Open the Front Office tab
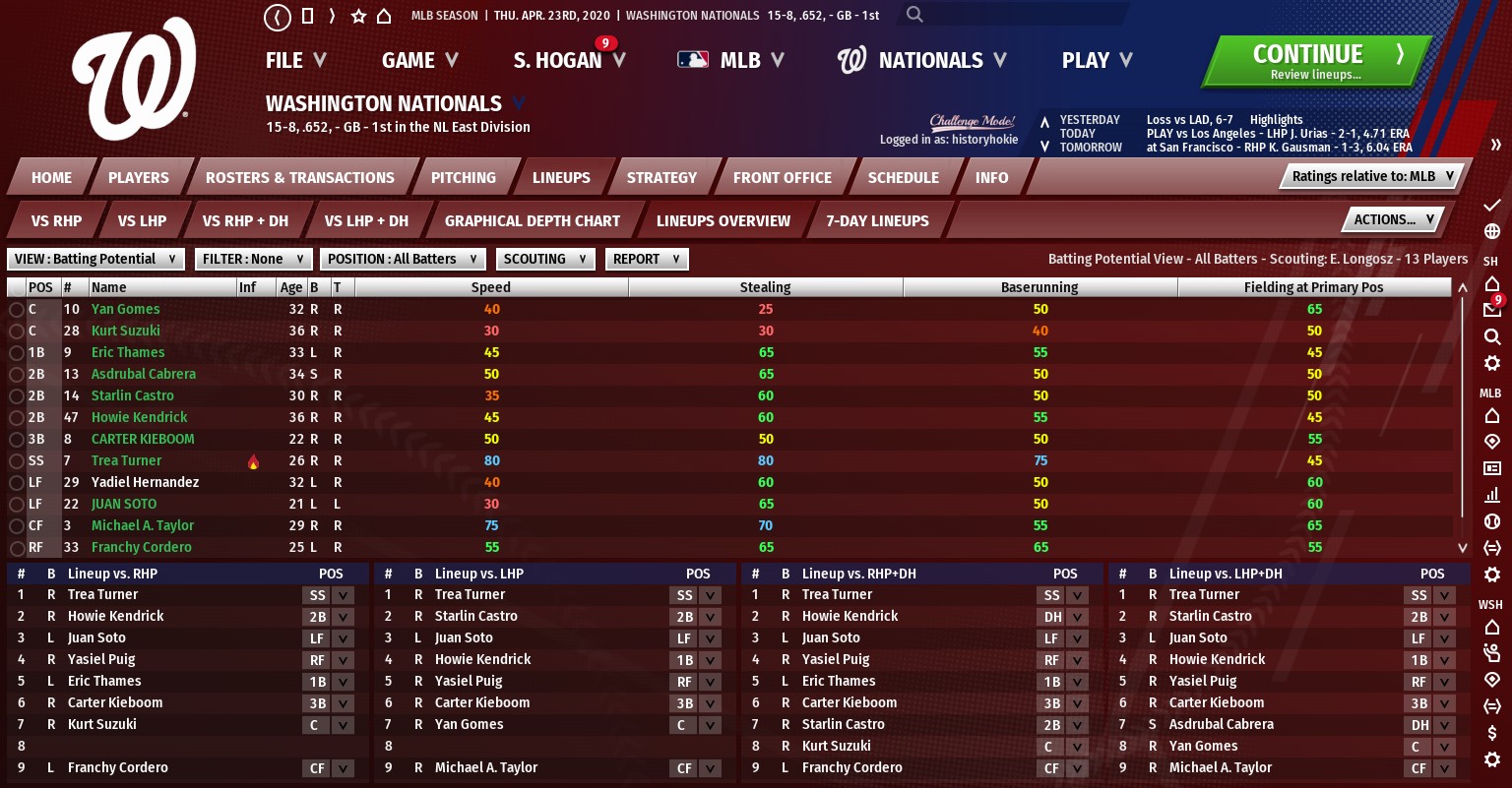The image size is (1512, 788). pos(782,178)
